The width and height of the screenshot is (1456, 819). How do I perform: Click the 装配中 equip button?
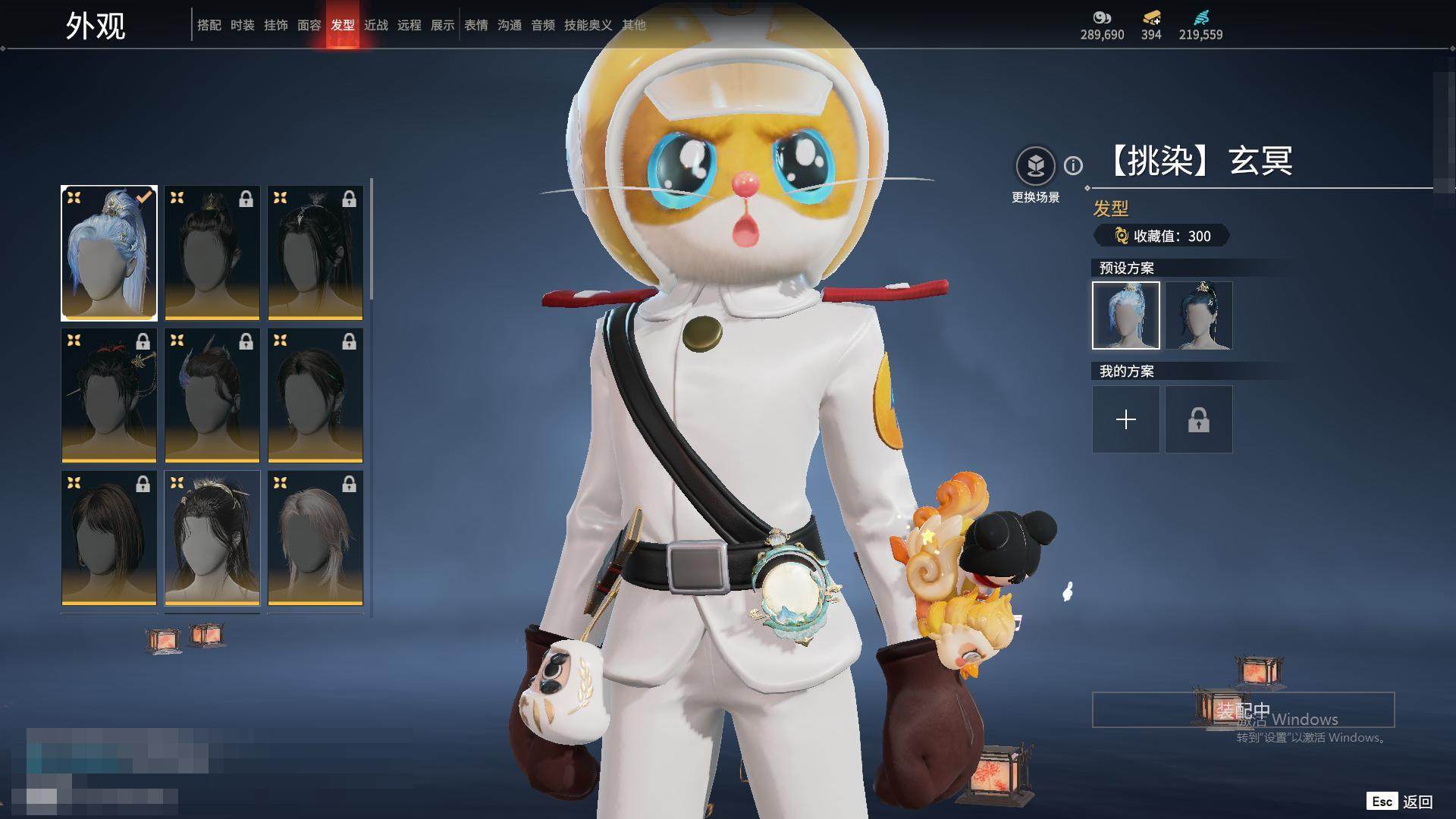click(x=1243, y=710)
